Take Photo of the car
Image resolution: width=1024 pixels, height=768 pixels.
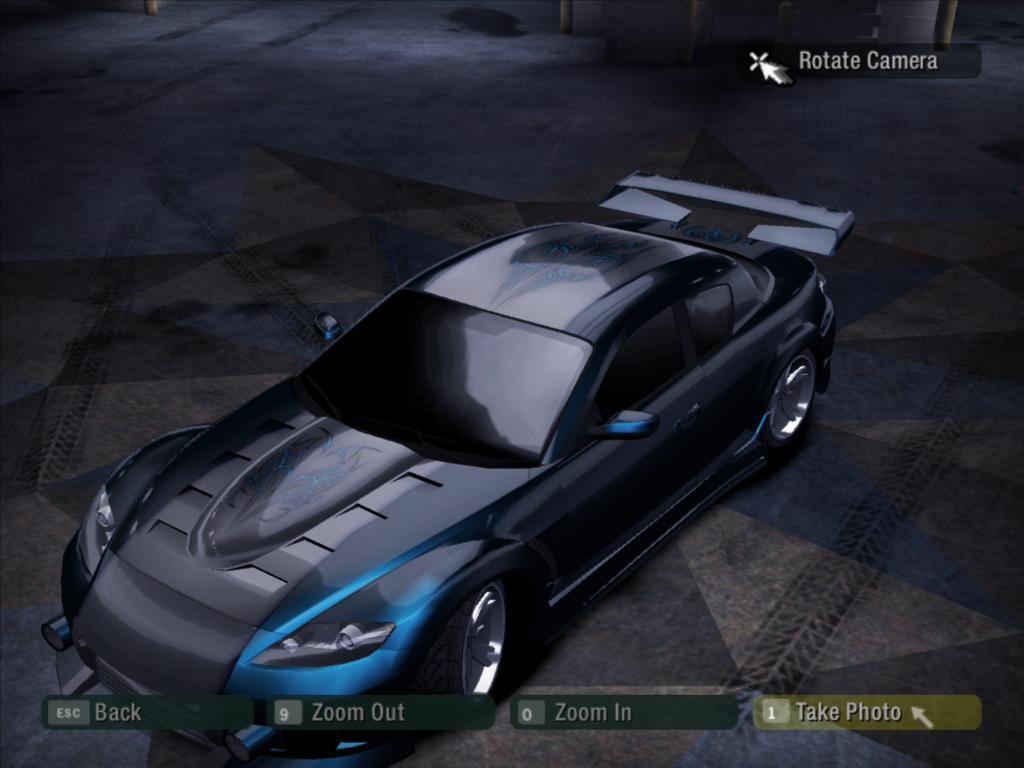coord(866,712)
